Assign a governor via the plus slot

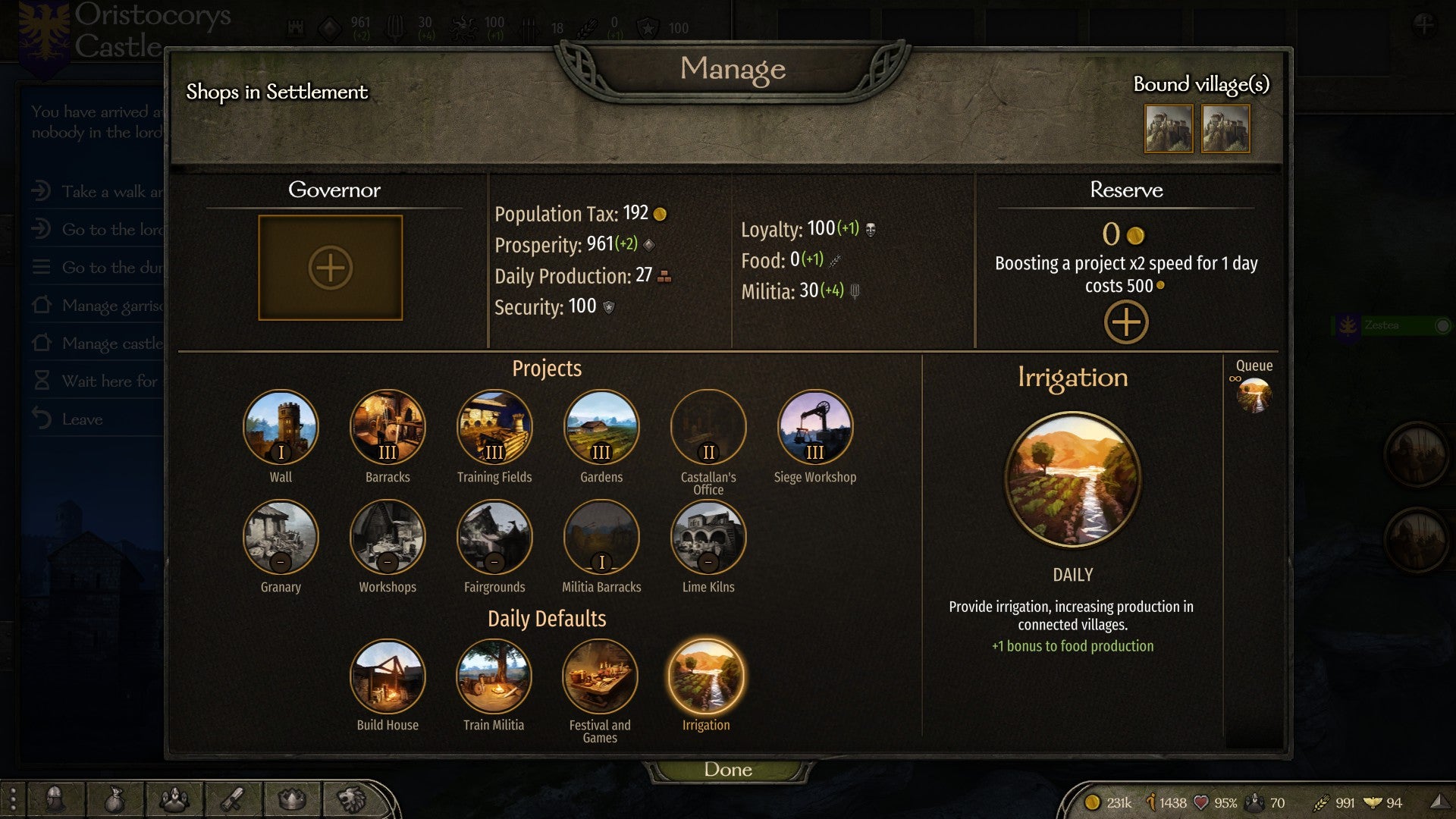coord(330,268)
